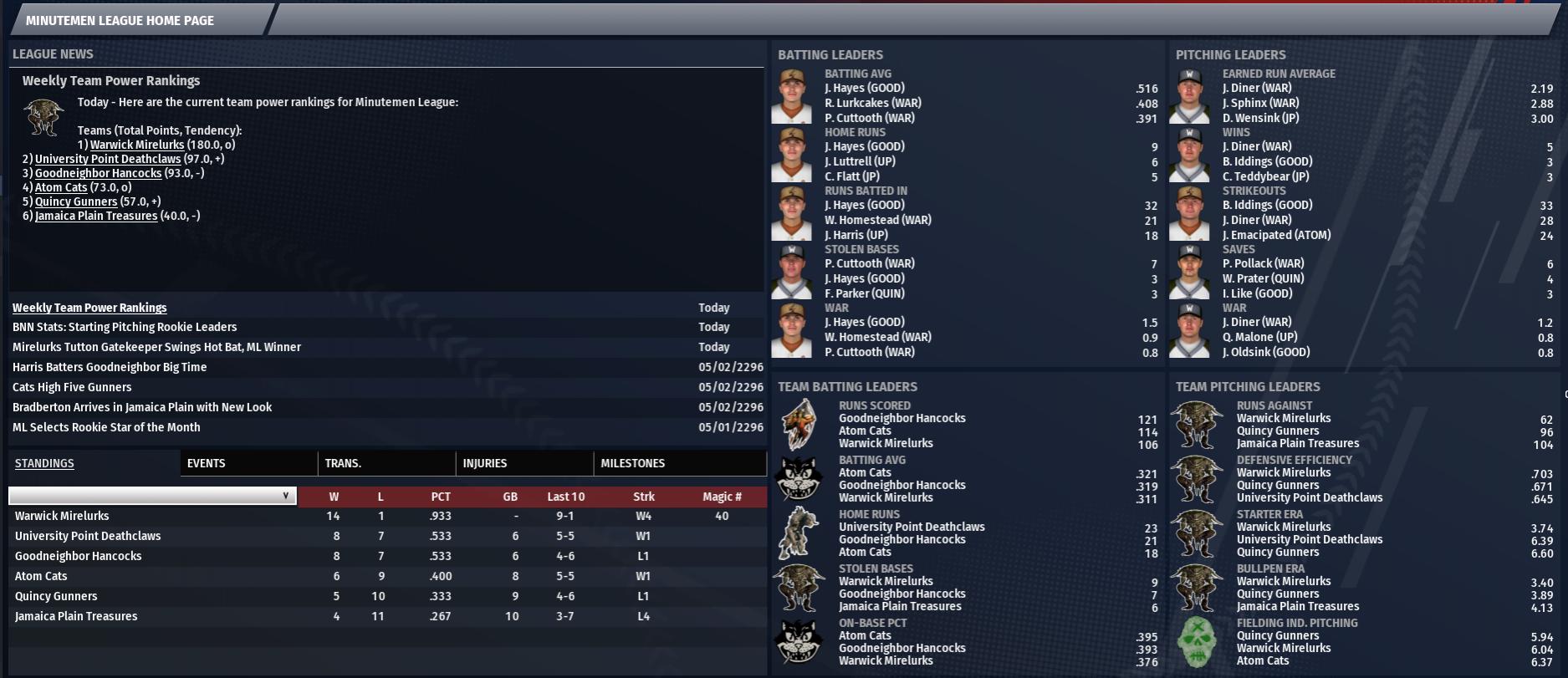Switch to the Events tab
The width and height of the screenshot is (1568, 678).
click(206, 463)
